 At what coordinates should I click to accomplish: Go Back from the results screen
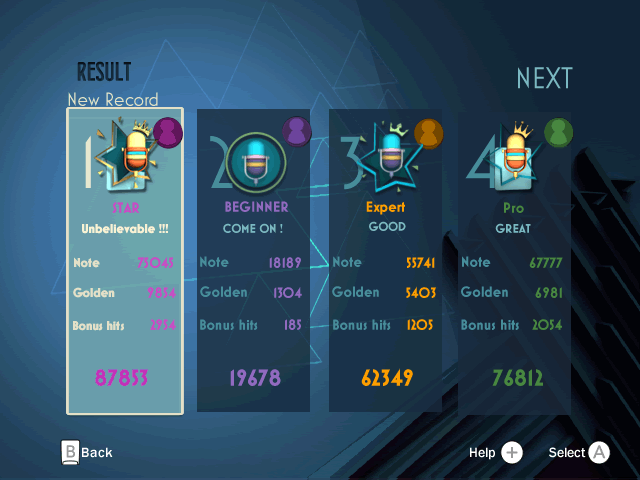[87, 452]
